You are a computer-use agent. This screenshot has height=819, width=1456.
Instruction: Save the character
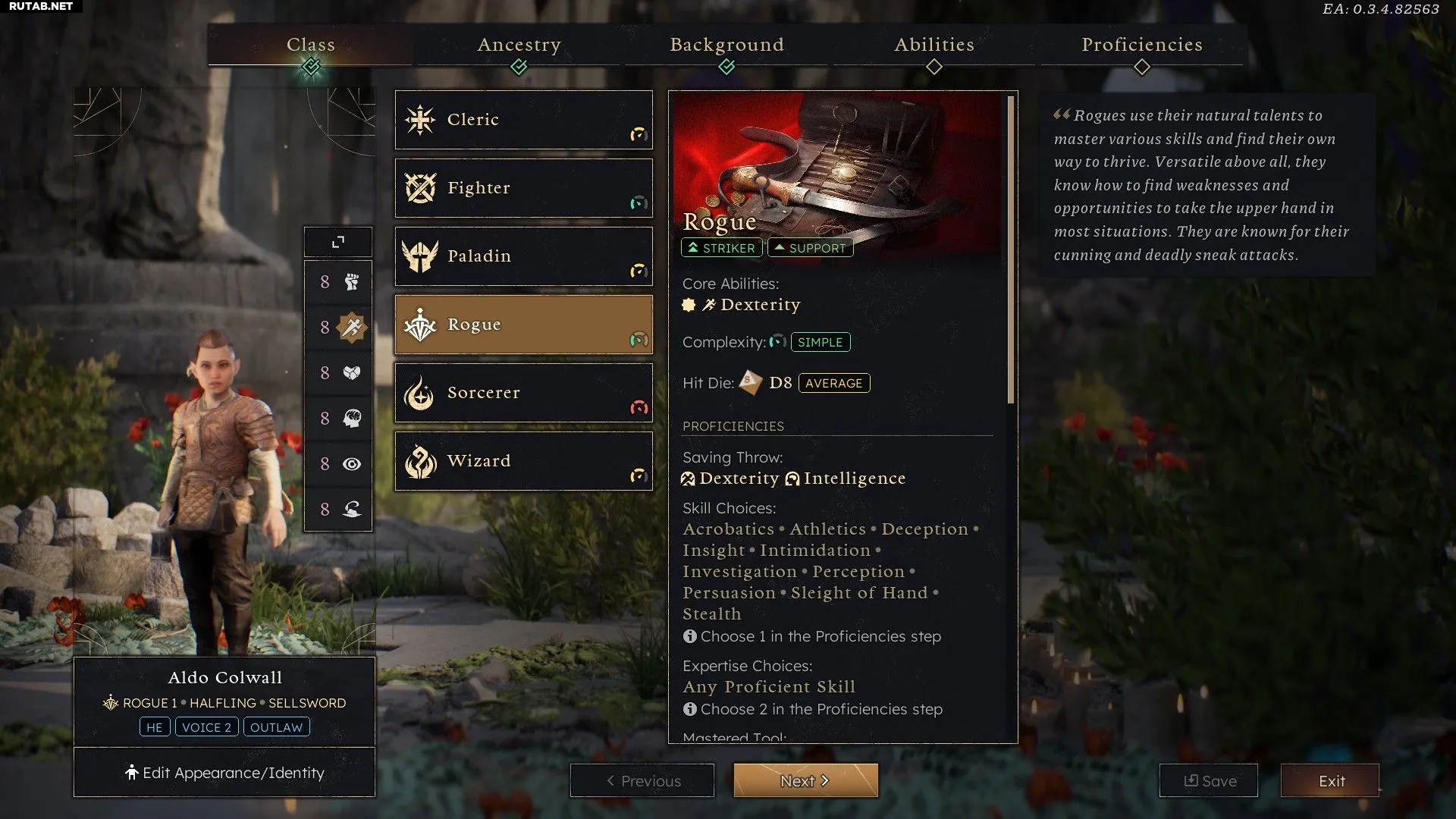pyautogui.click(x=1208, y=780)
